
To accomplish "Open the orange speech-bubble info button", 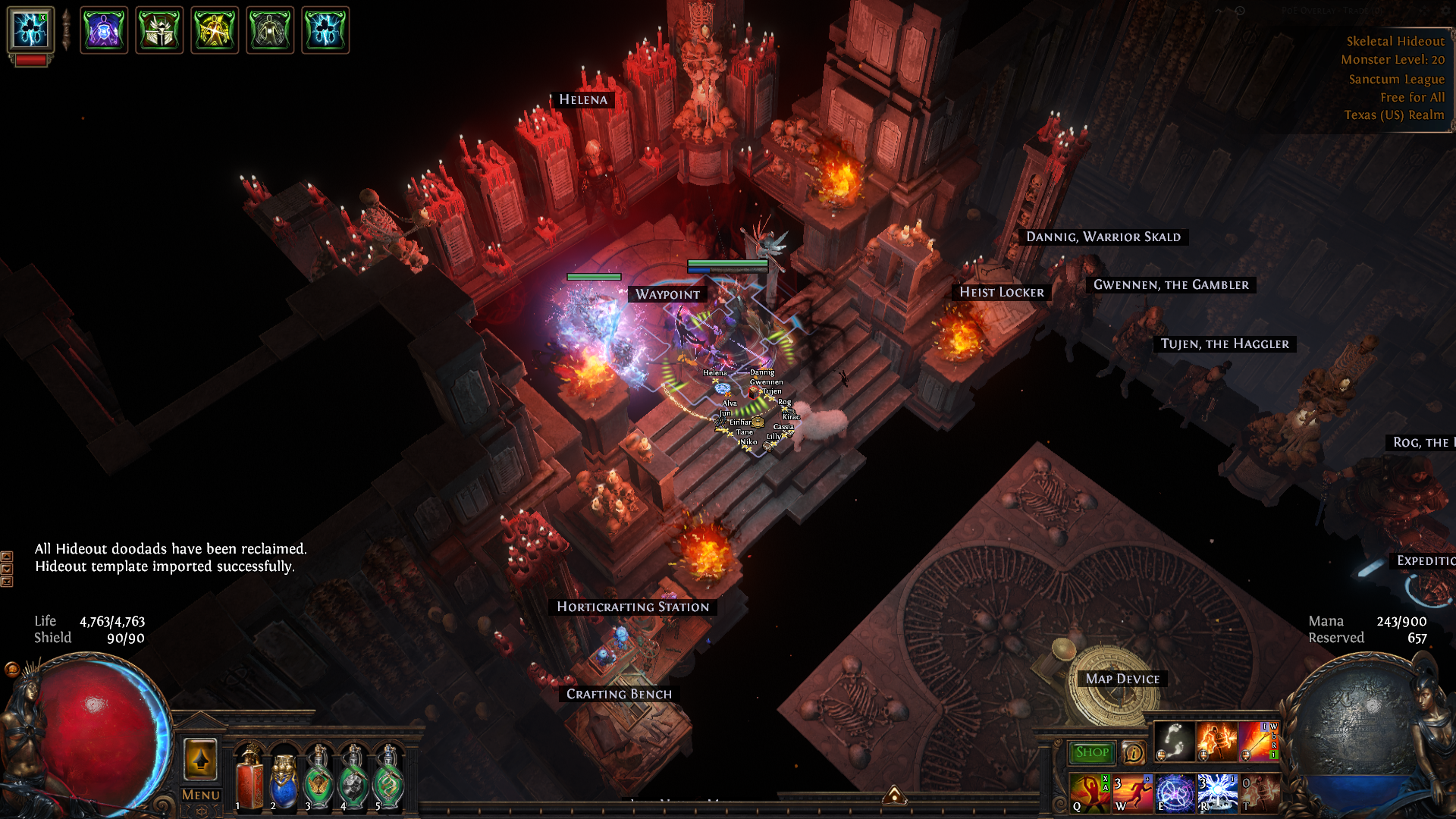I will coord(1133,752).
